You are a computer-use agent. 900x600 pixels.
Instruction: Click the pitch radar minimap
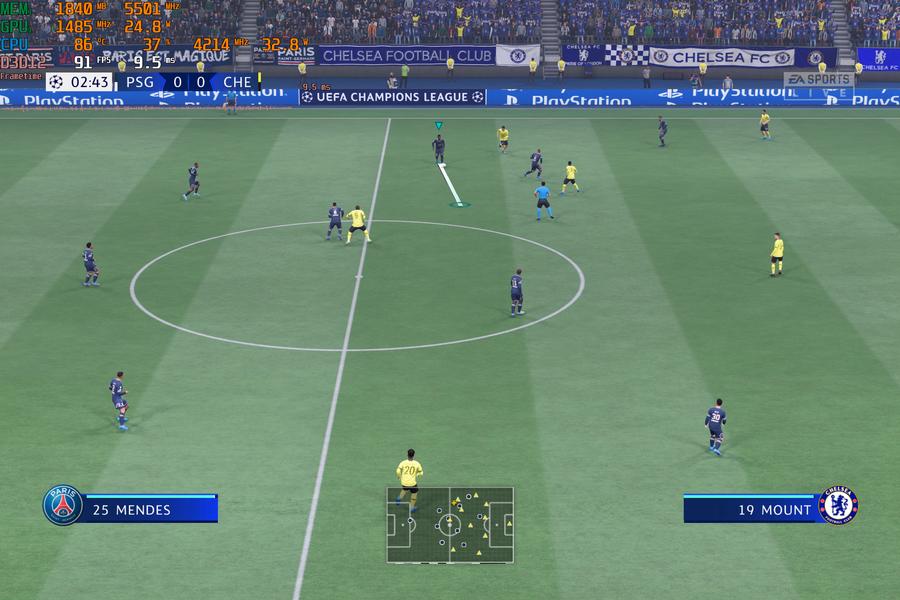(x=450, y=524)
